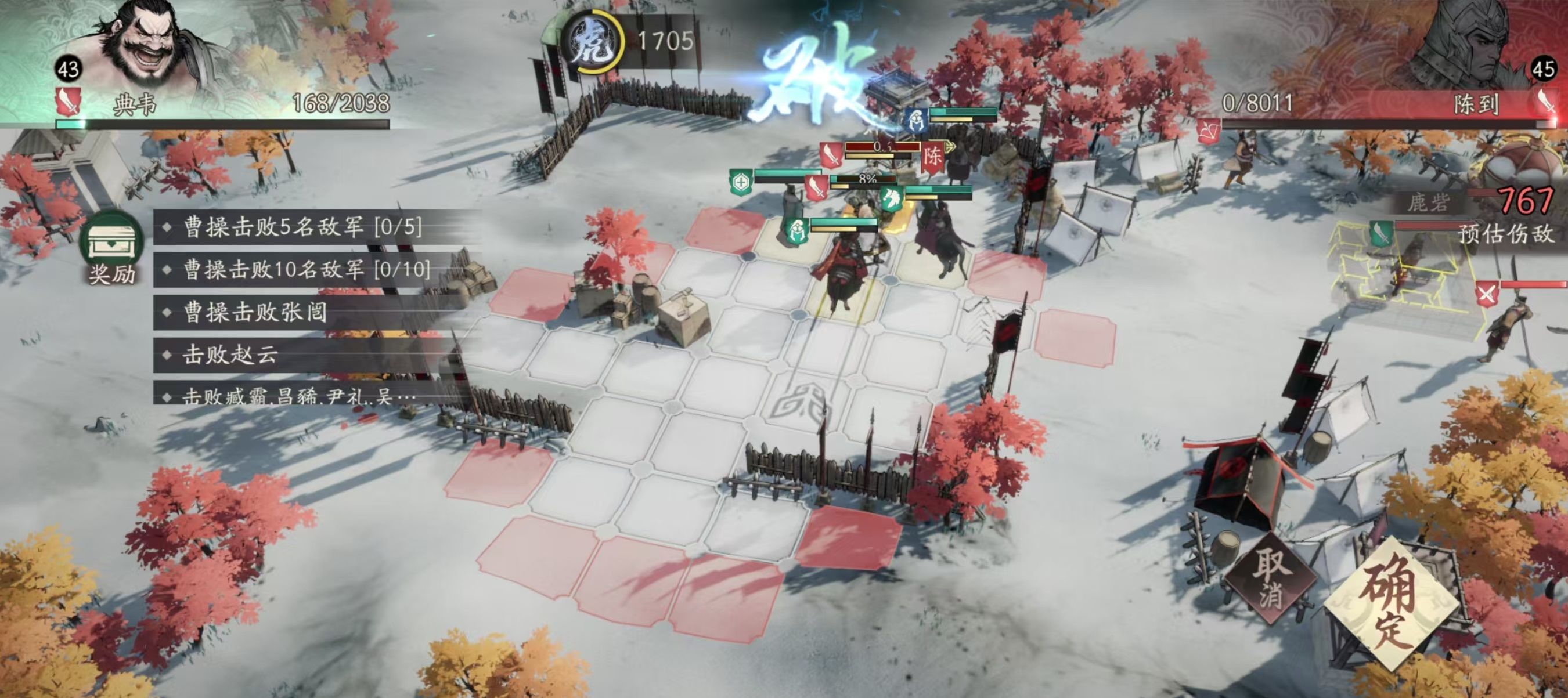Image resolution: width=1568 pixels, height=698 pixels.
Task: Select the 曹操击败5名敌军 objective
Action: (302, 227)
